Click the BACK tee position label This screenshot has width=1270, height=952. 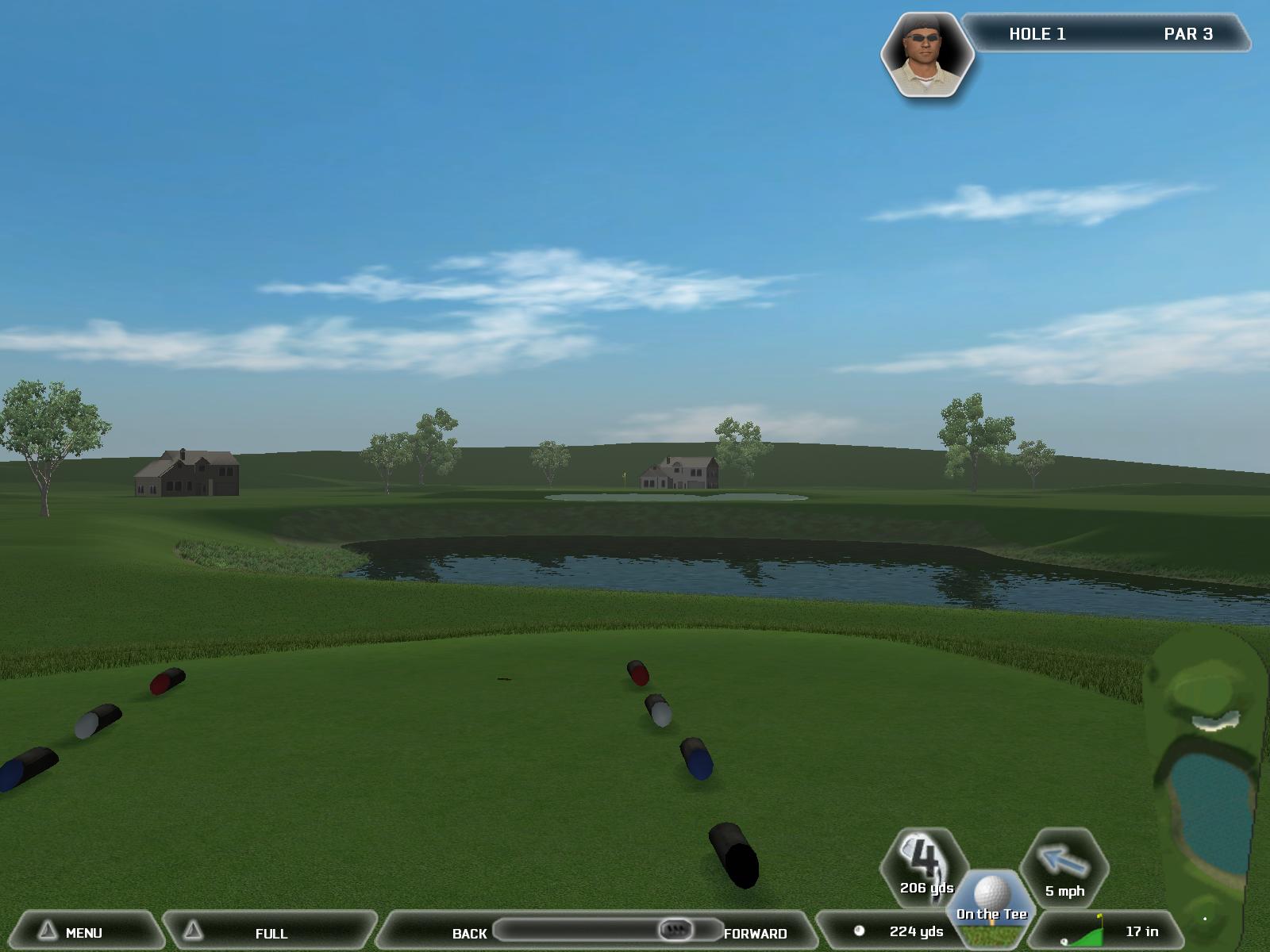click(x=469, y=933)
